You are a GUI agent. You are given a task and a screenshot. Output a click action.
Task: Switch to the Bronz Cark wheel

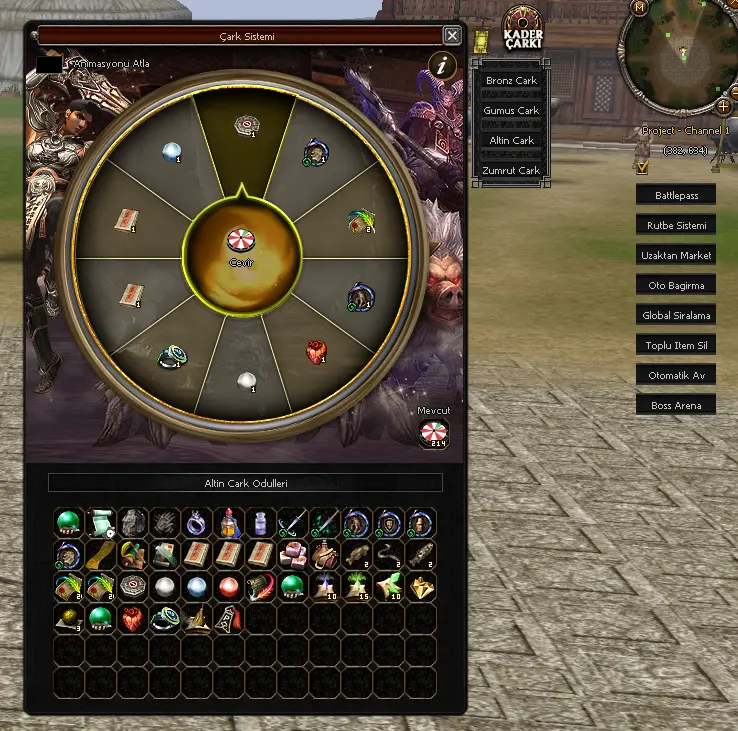tap(511, 80)
